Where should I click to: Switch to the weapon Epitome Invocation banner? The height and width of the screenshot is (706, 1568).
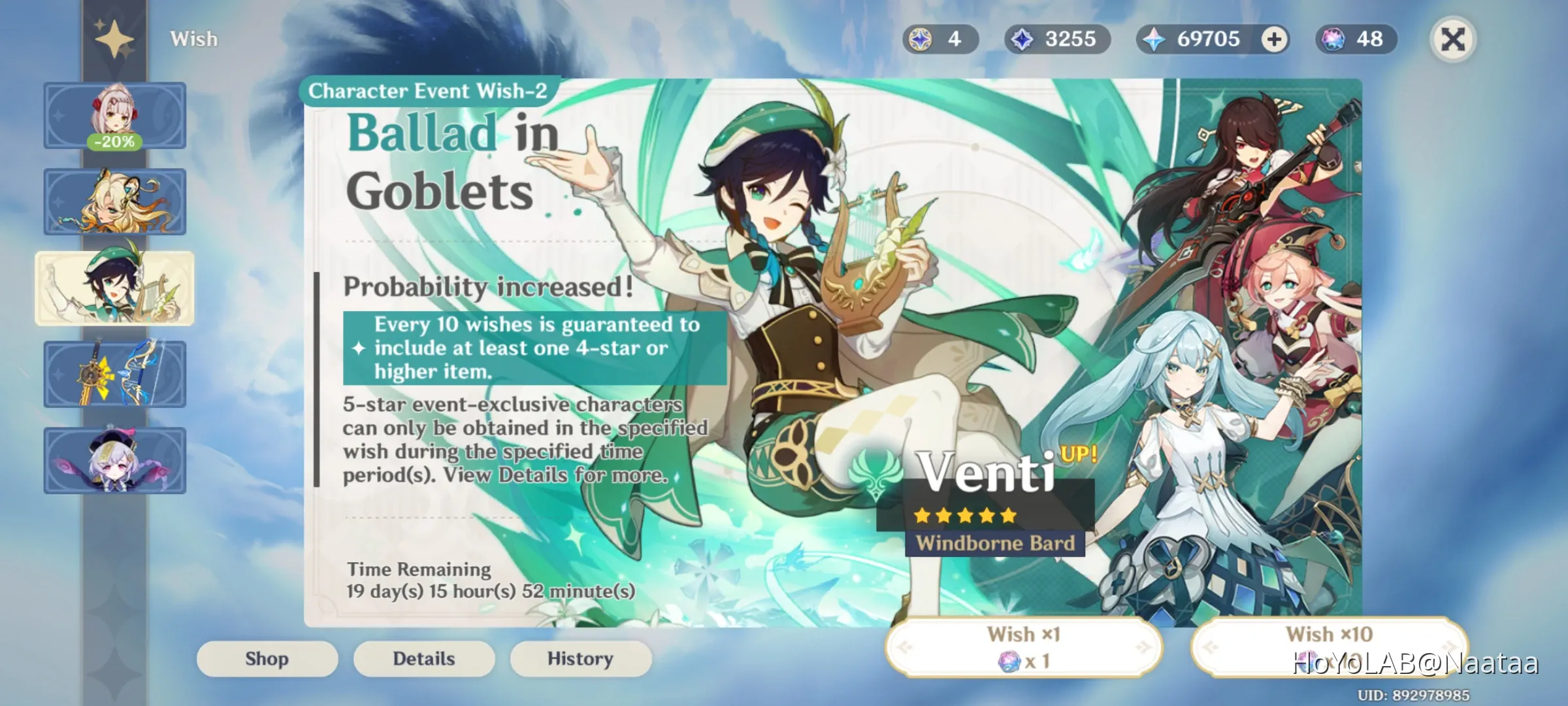click(x=115, y=373)
